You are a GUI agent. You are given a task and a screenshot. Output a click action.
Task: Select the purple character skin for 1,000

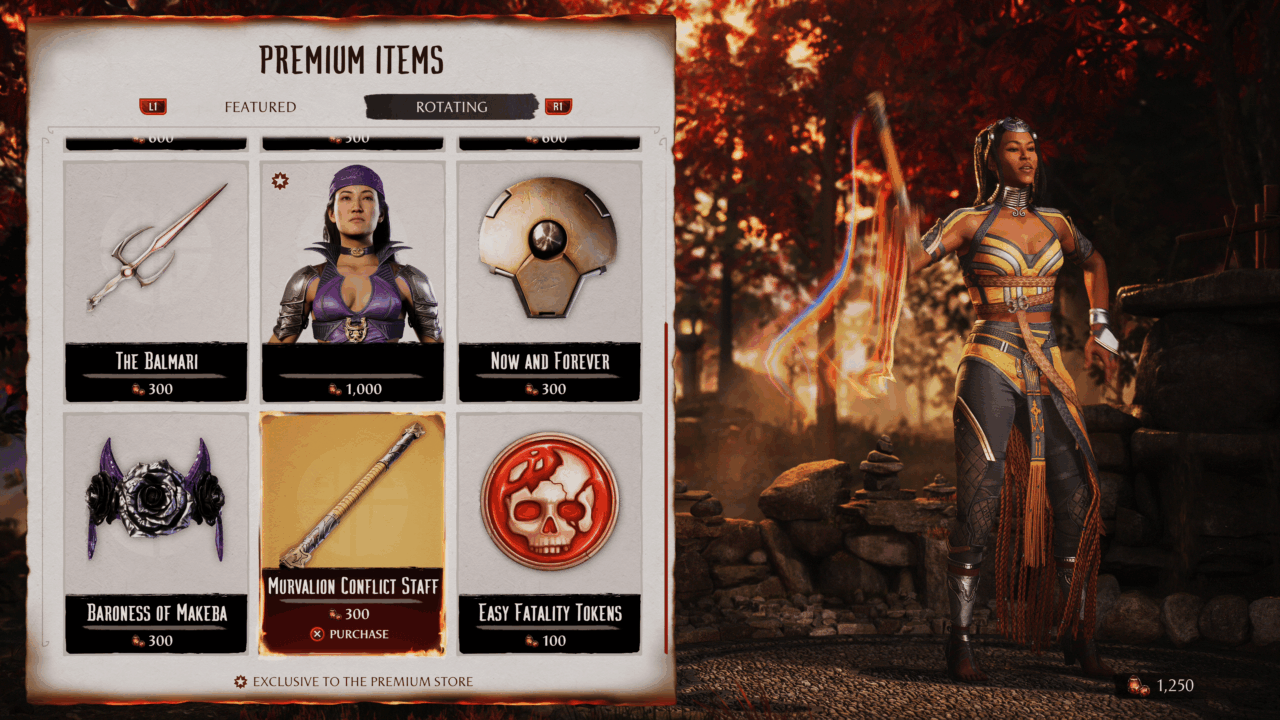[352, 280]
